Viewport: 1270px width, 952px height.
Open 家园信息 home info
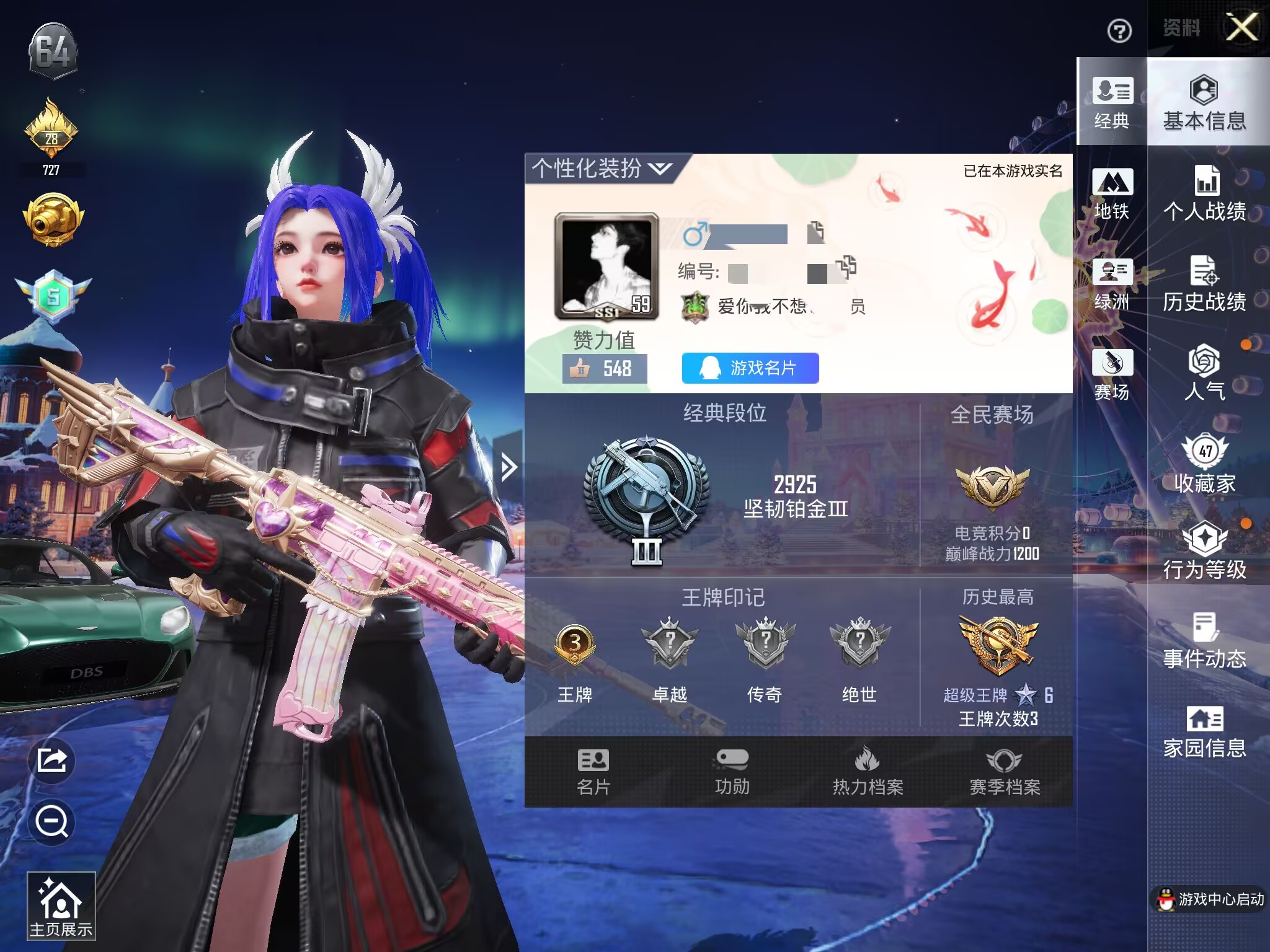[x=1204, y=731]
